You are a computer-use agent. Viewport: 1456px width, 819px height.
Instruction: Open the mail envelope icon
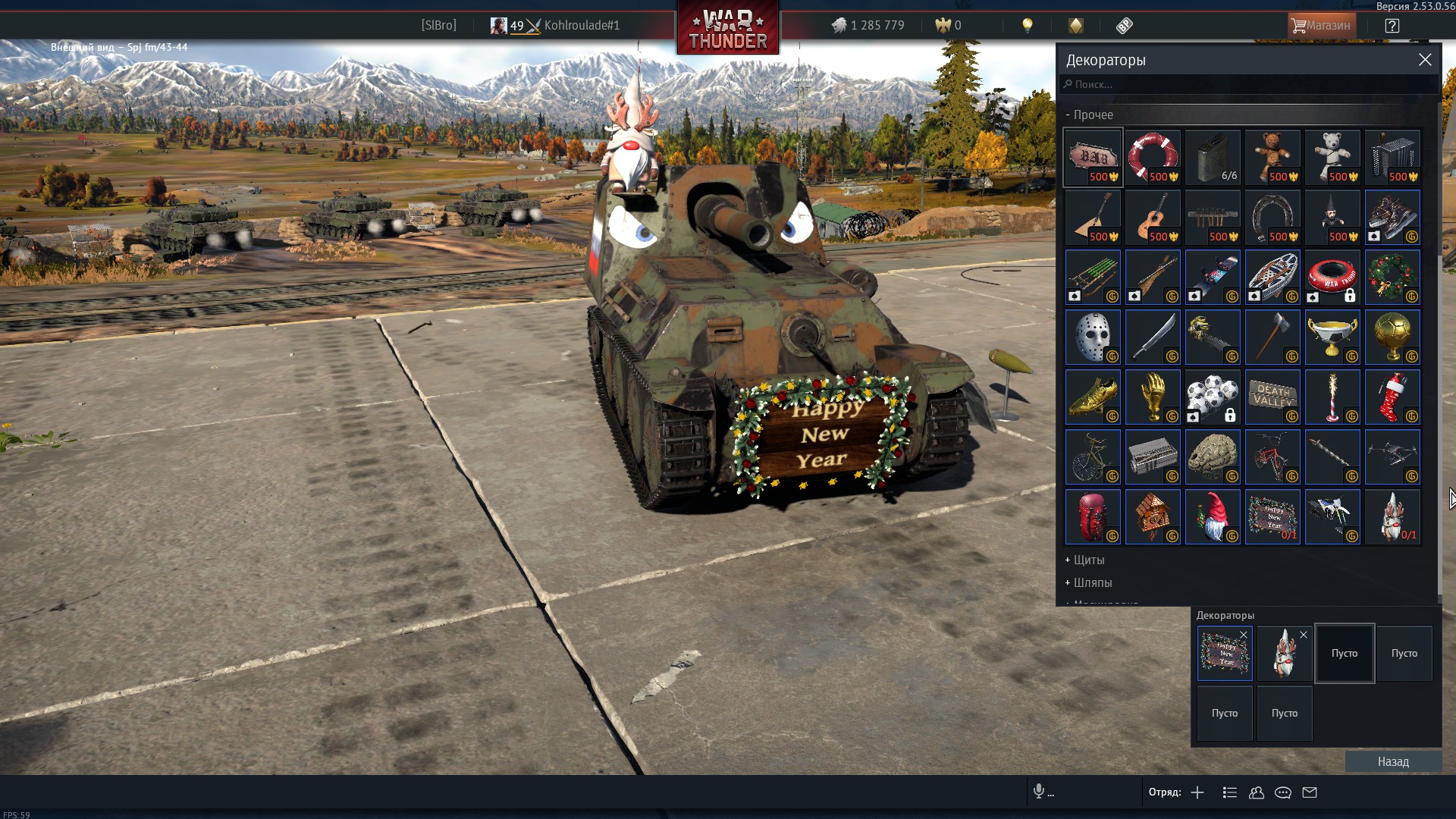[1310, 792]
